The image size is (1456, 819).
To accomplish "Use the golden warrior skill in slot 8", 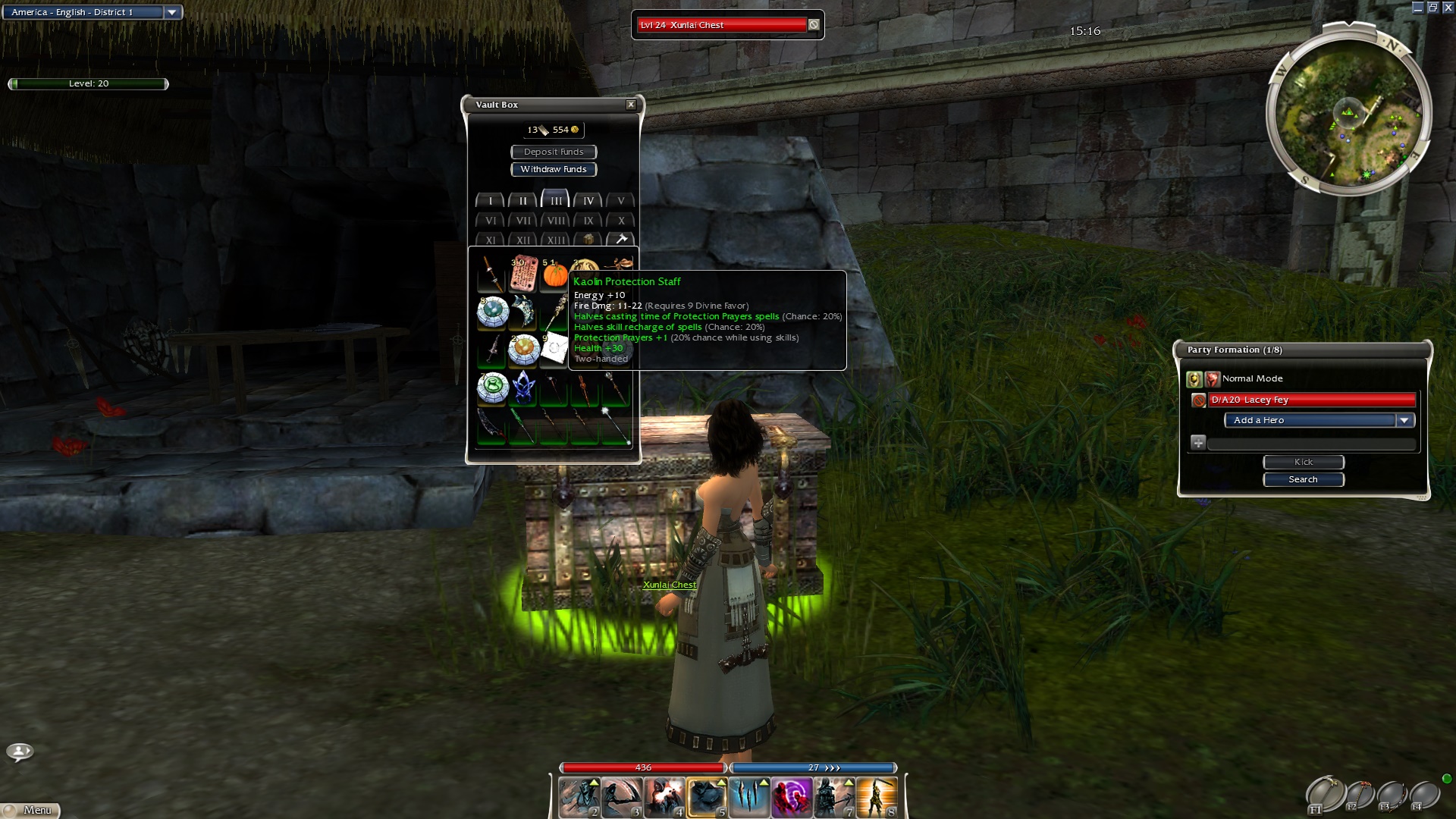I will (x=877, y=798).
